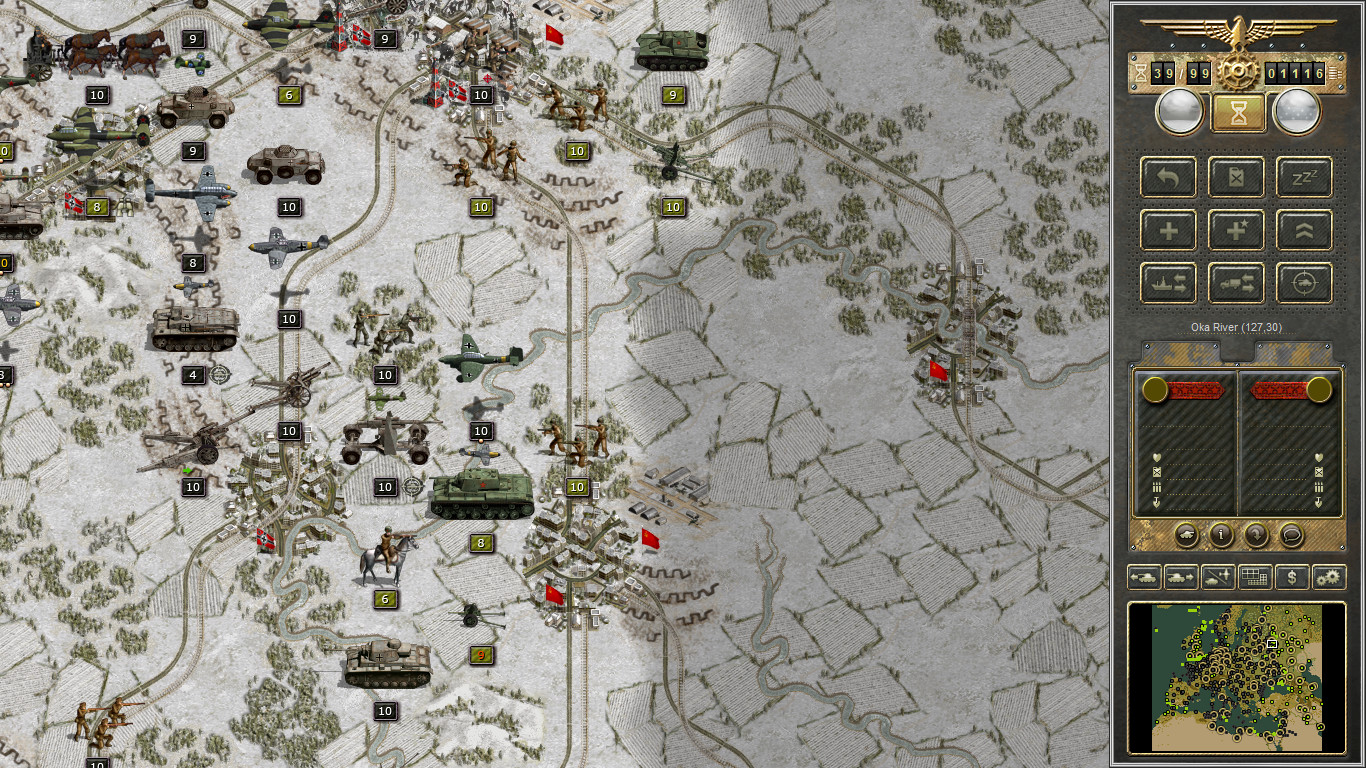This screenshot has height=768, width=1366.
Task: Put the selected unit to sleep
Action: coord(1304,177)
